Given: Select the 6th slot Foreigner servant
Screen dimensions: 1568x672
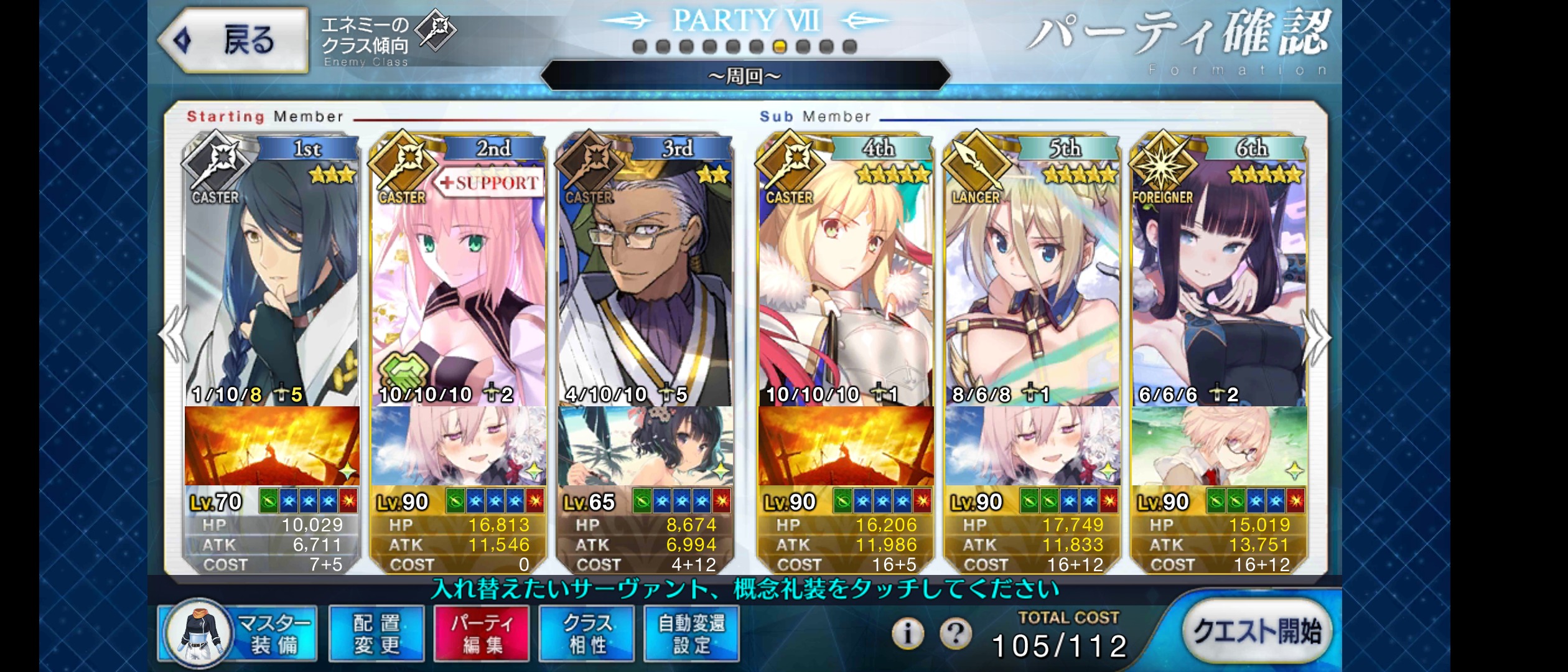Looking at the screenshot, I should pos(1219,280).
